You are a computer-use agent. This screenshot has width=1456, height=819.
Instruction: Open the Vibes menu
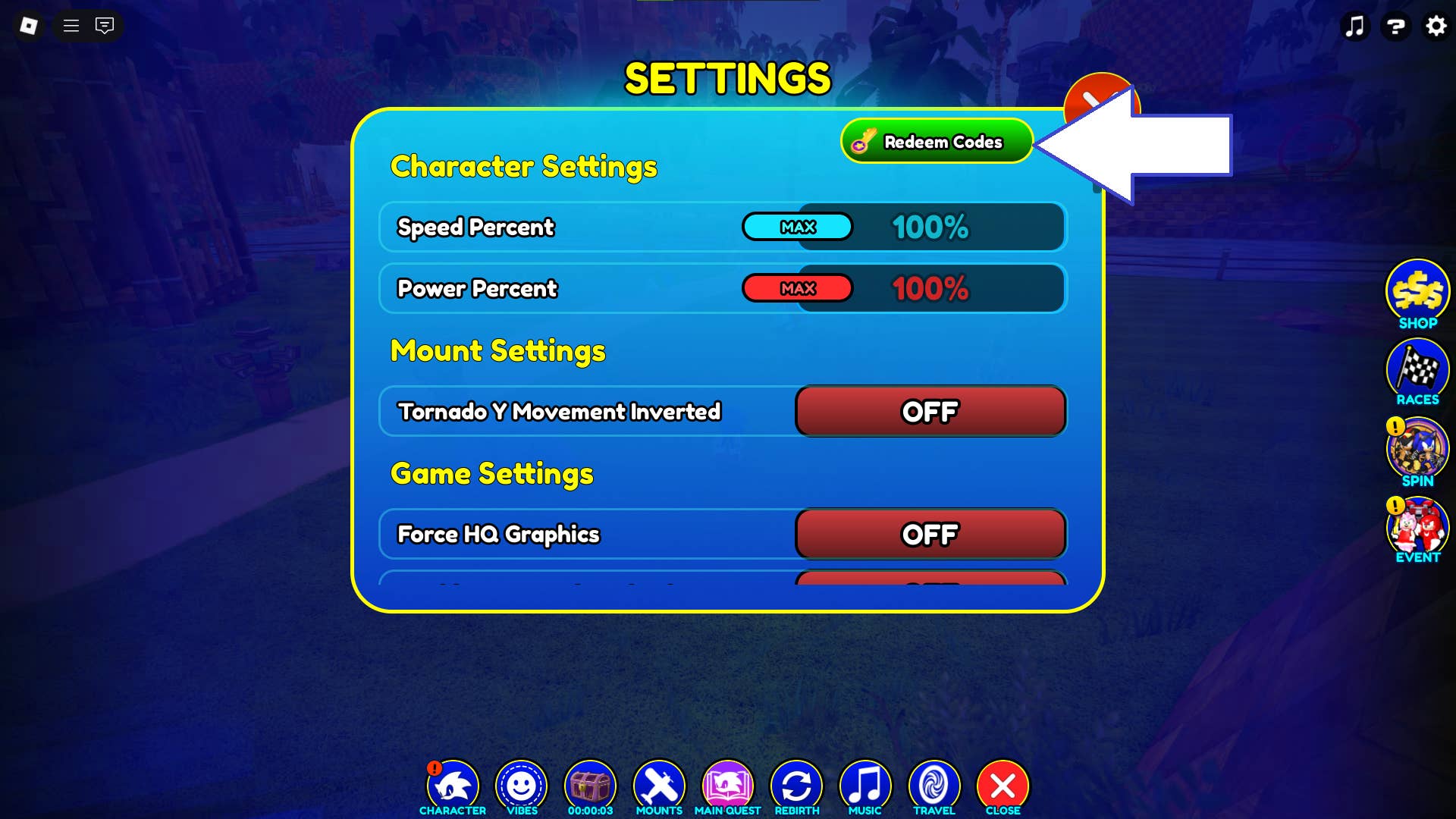pos(521,783)
